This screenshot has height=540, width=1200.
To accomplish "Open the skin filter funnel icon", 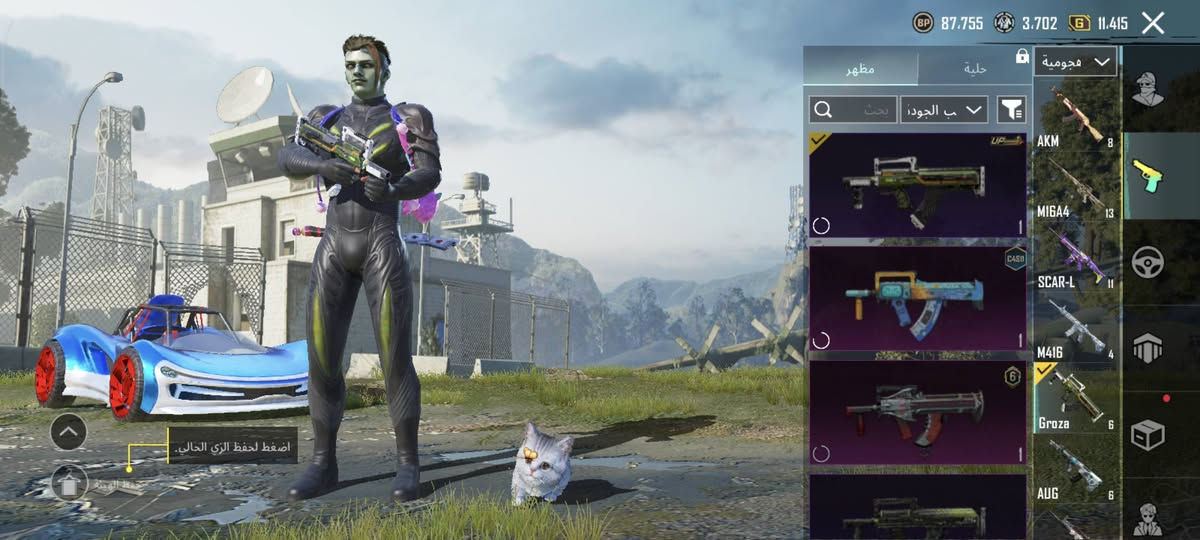I will pyautogui.click(x=1011, y=109).
